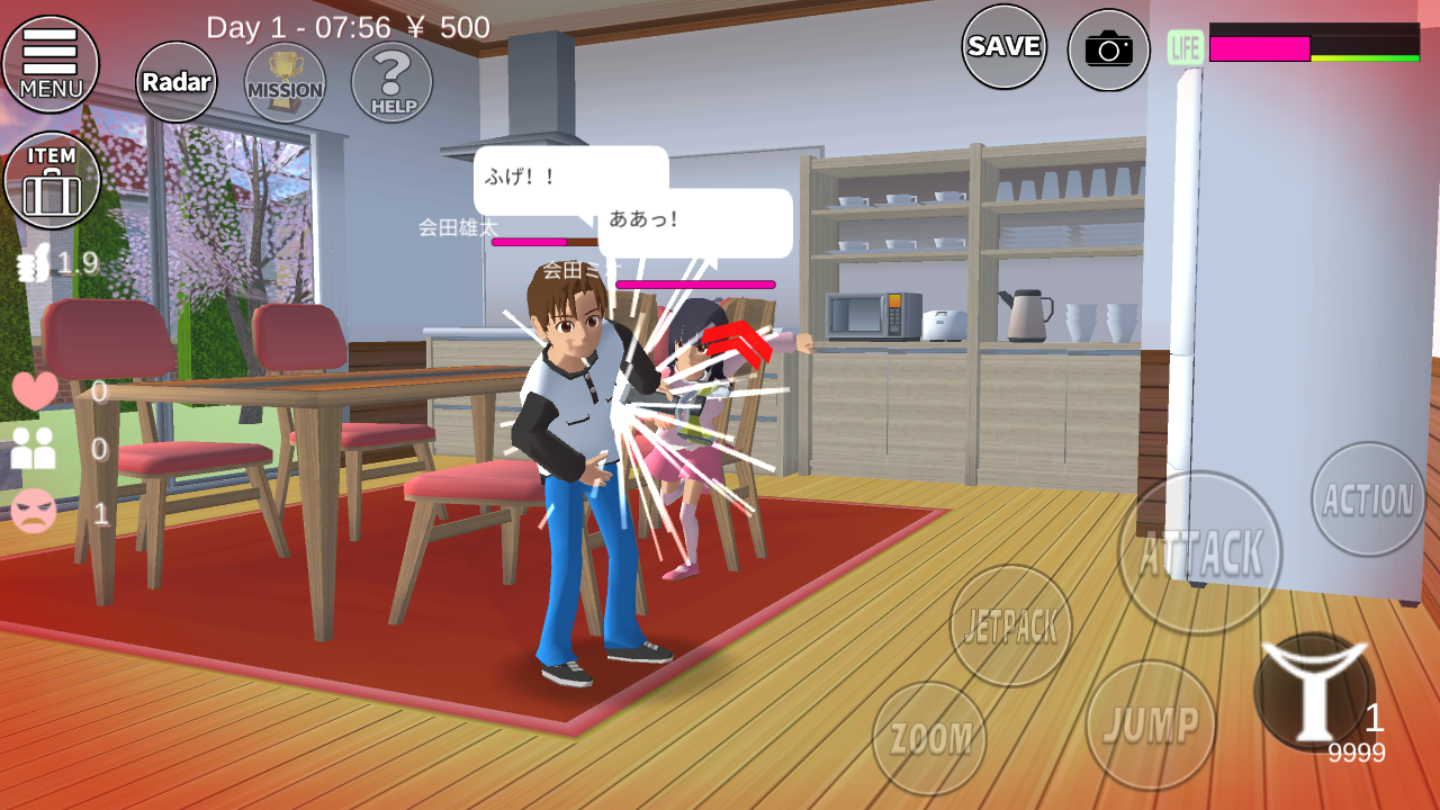Open the MENU button

[51, 64]
